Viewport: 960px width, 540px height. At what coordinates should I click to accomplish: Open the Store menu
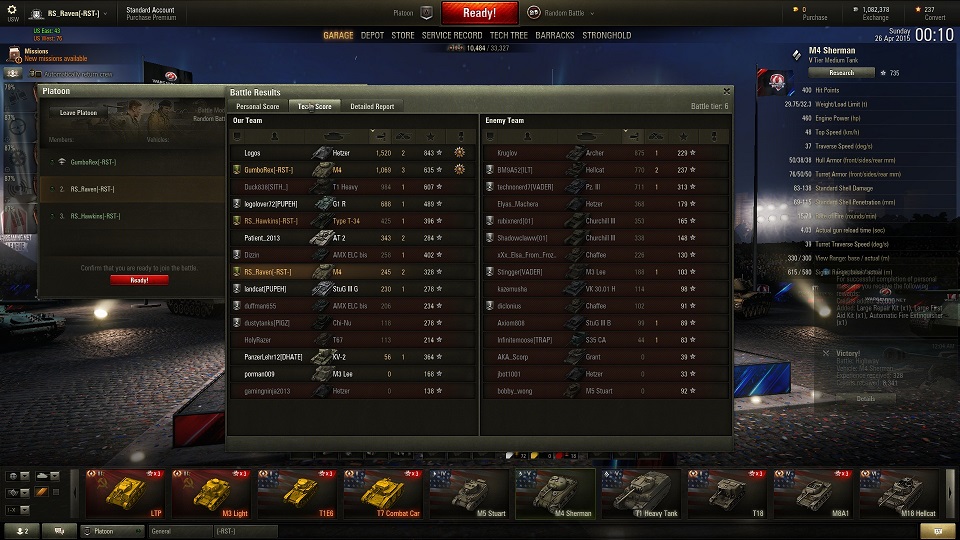402,35
